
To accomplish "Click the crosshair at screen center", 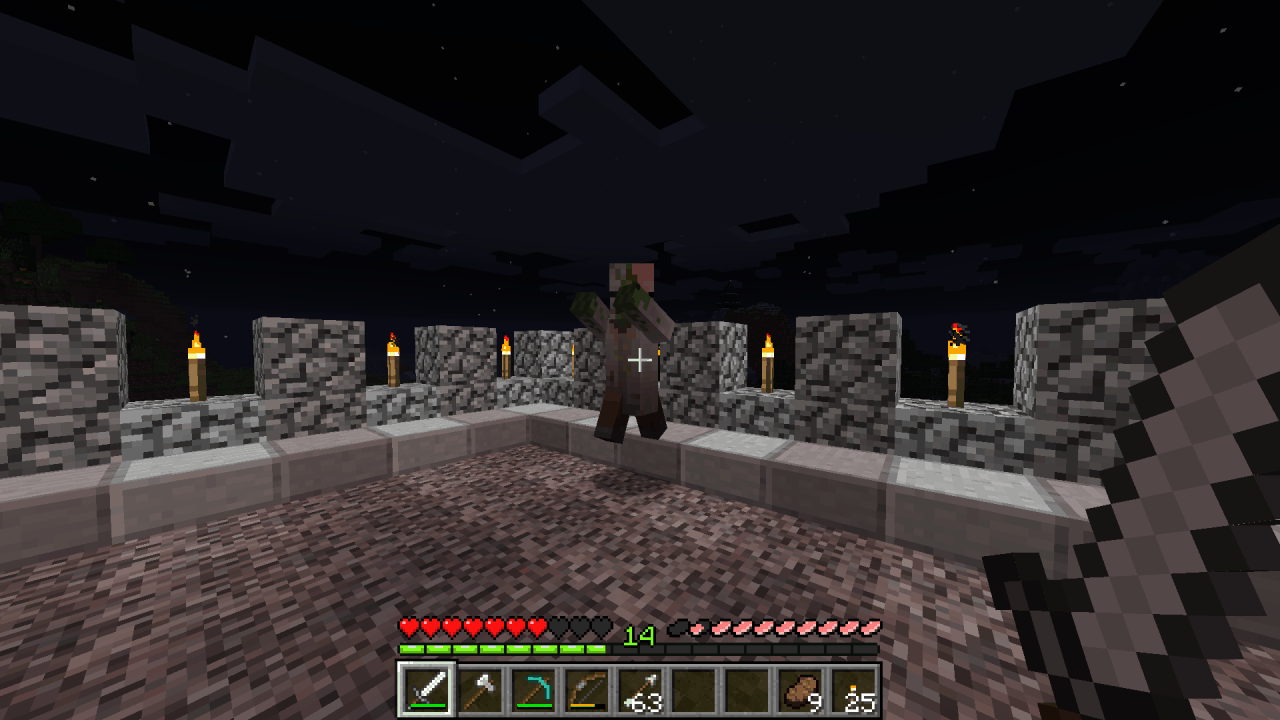I will click(640, 360).
